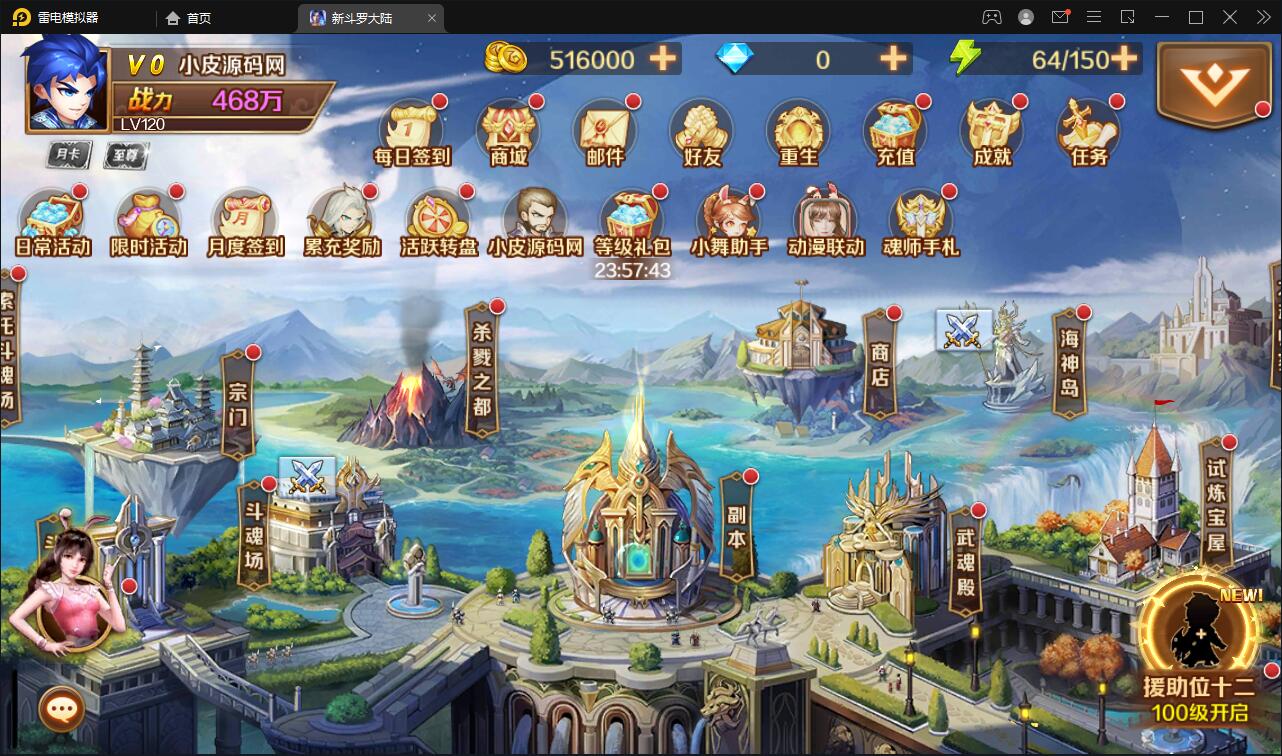
Task: View the 成就 achievements panel
Action: [x=989, y=130]
